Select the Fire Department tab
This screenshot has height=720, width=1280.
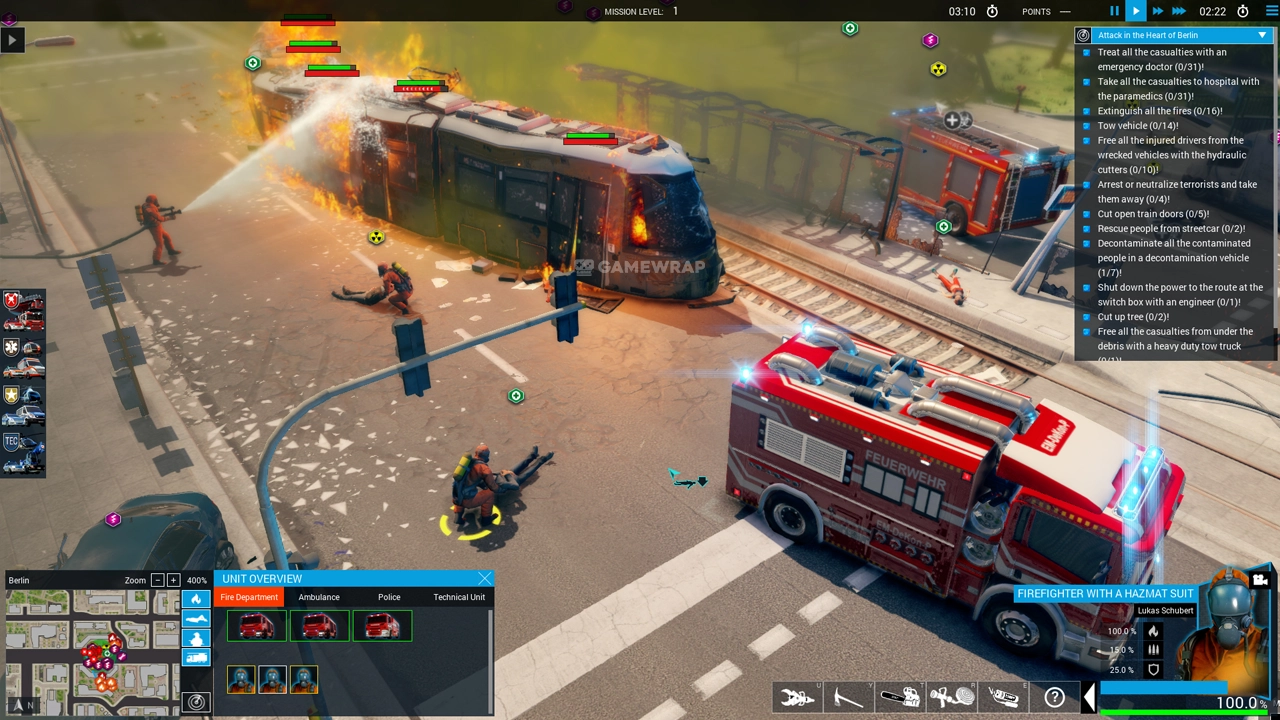(x=249, y=597)
